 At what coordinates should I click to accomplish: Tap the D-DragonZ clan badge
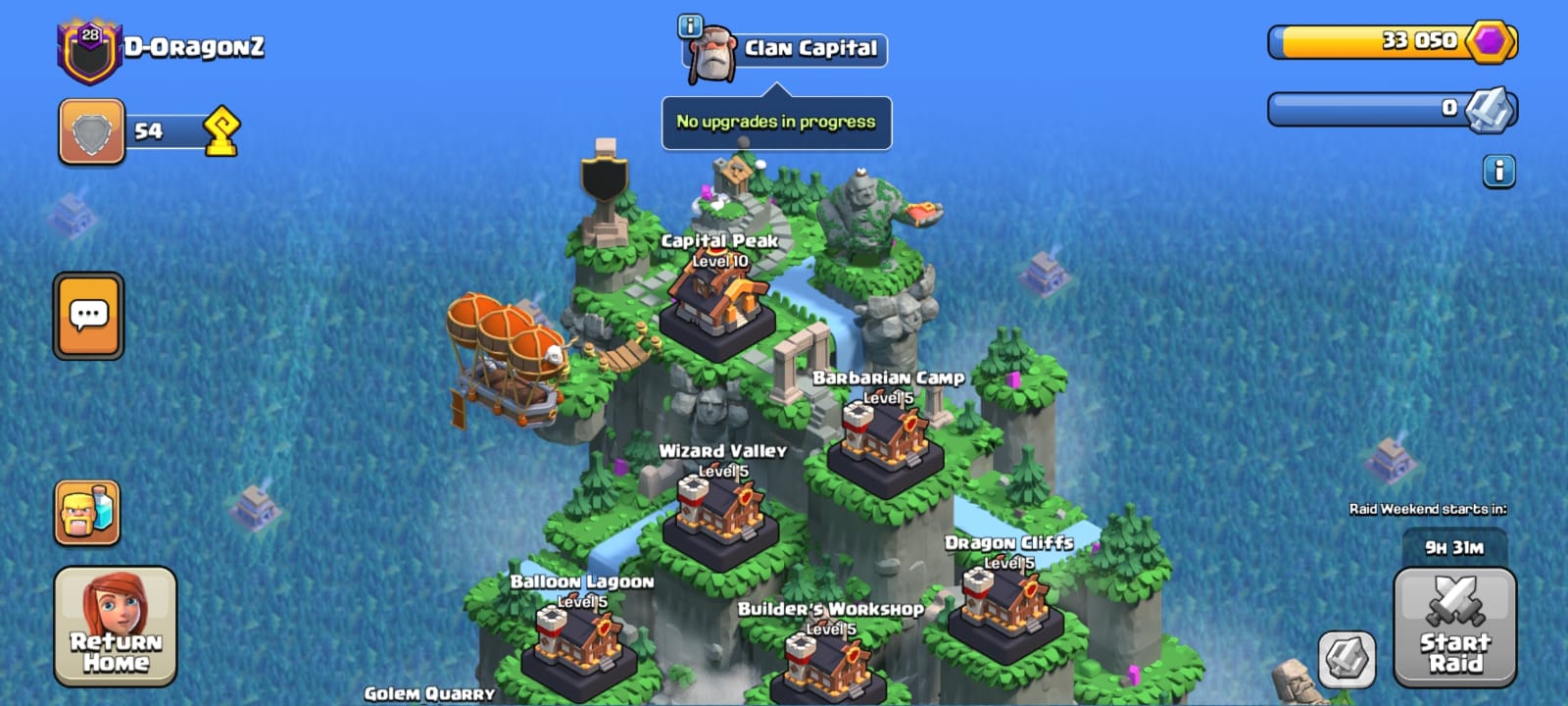click(x=89, y=50)
